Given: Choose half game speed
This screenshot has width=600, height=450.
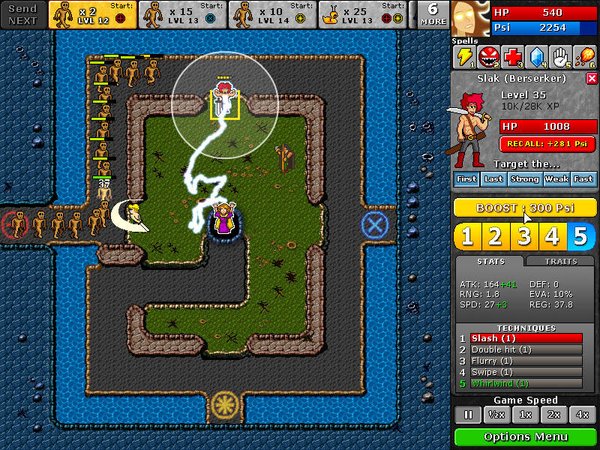Looking at the screenshot, I should click(x=495, y=414).
